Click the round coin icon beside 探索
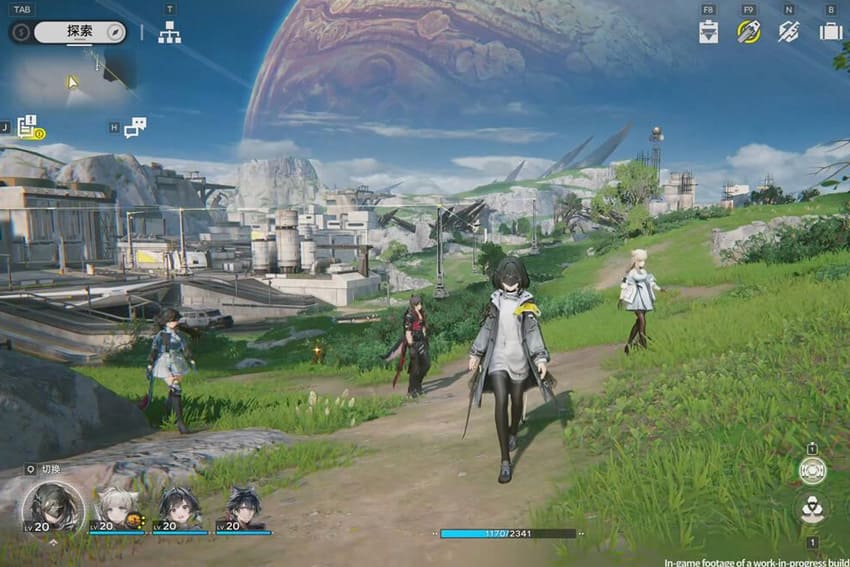This screenshot has height=567, width=850. [20, 32]
